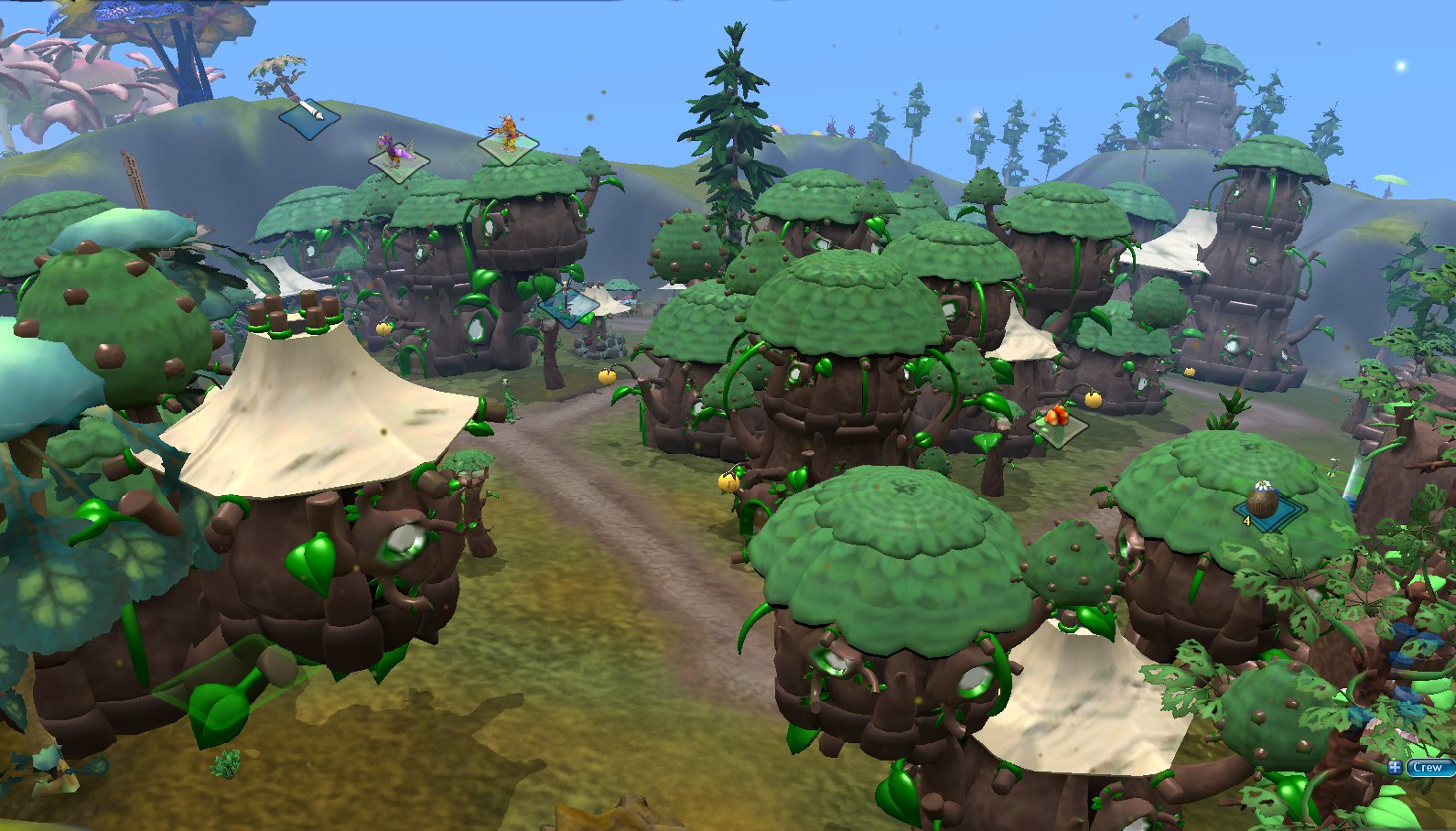Viewport: 1456px width, 831px height.
Task: Select the brown nut marker numbered 4
Action: point(1263,506)
